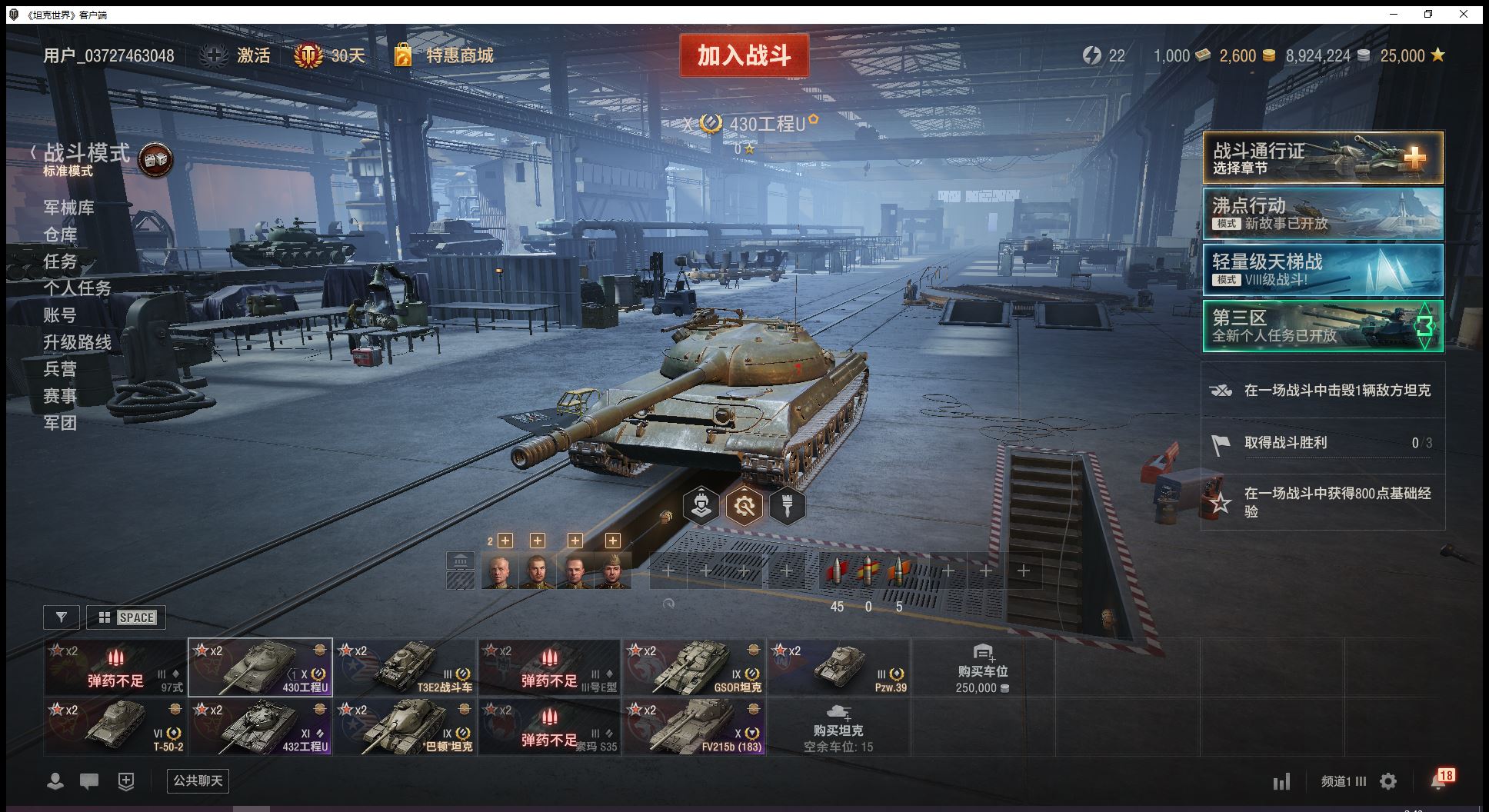Viewport: 1489px width, 812px height.
Task: Show the 升级路线 tech tree
Action: [77, 342]
